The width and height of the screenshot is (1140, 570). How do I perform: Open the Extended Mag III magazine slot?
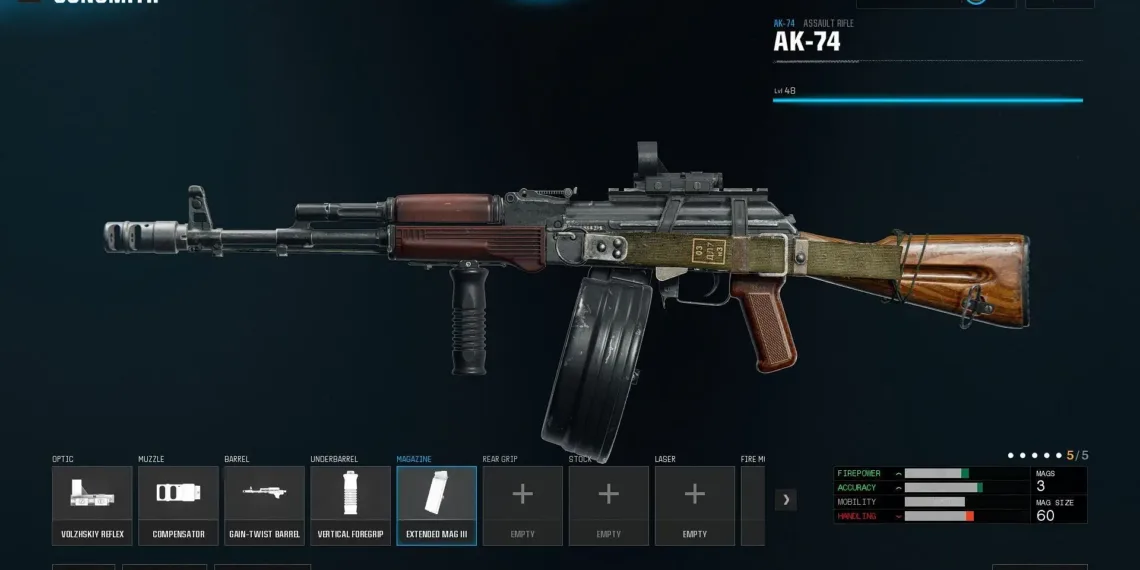point(436,505)
